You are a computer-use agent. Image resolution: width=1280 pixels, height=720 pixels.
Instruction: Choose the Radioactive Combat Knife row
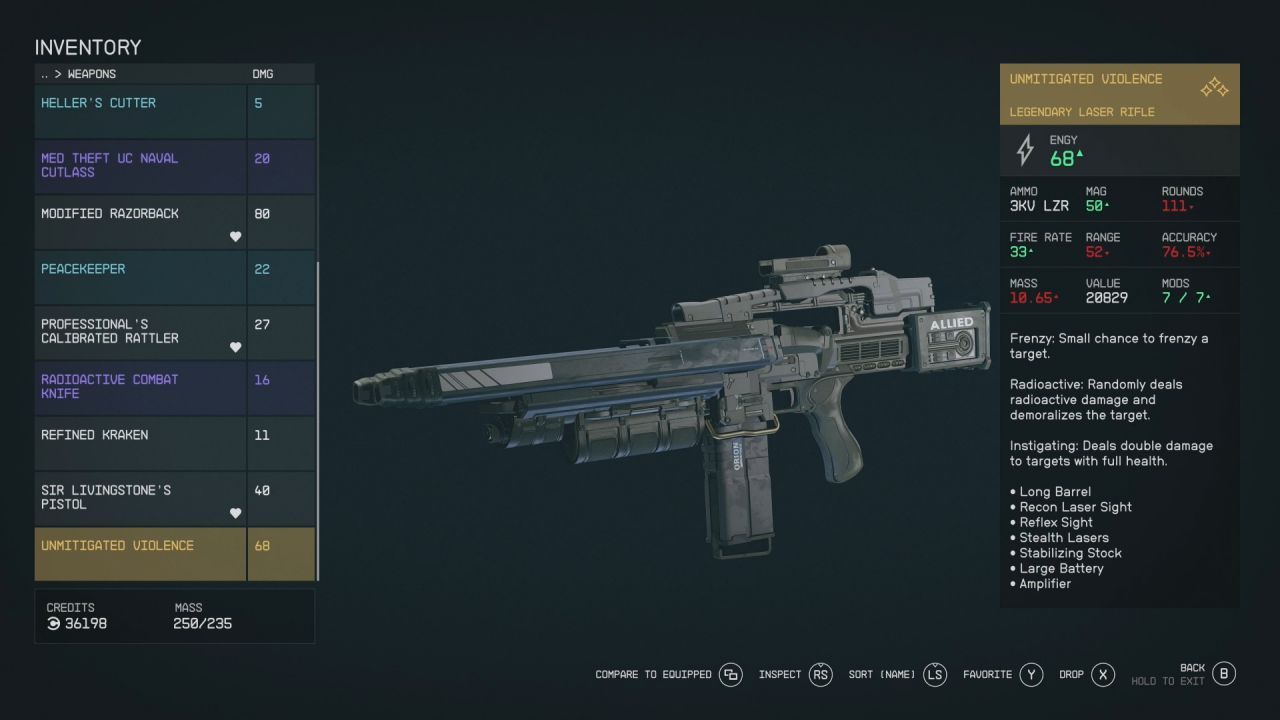pyautogui.click(x=140, y=387)
